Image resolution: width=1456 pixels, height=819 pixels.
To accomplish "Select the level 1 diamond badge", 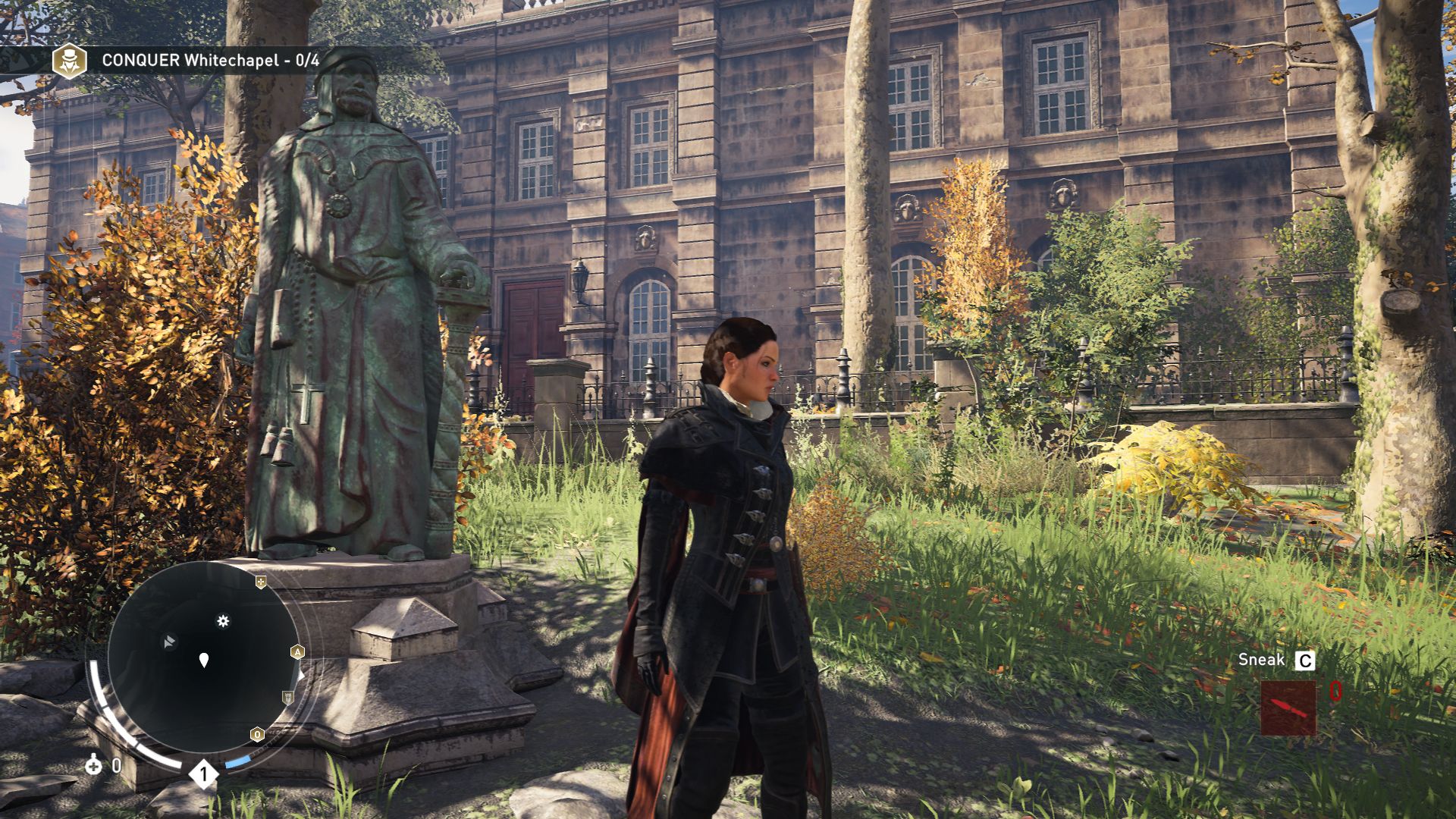I will click(x=203, y=774).
